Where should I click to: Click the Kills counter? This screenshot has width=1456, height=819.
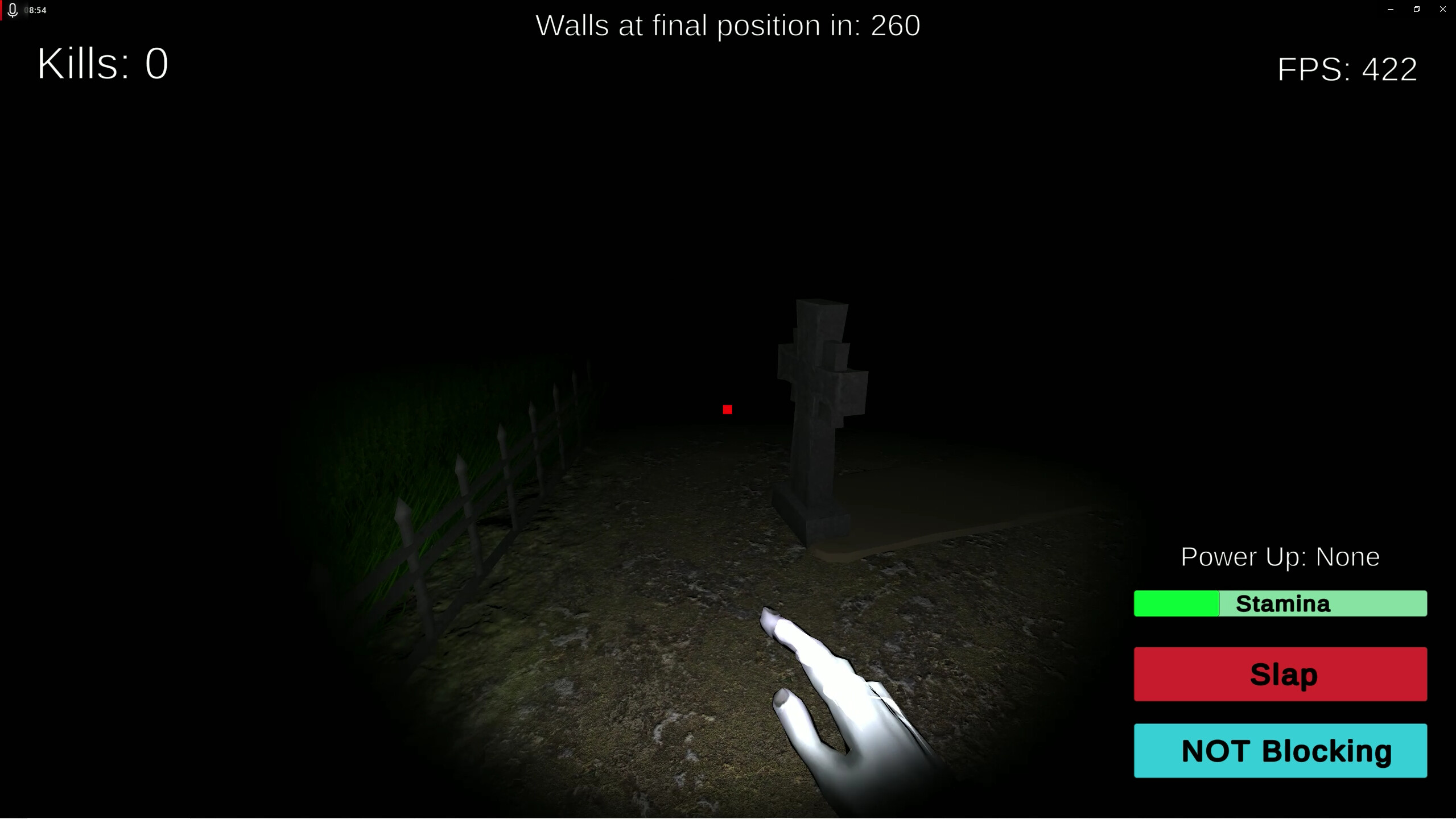pyautogui.click(x=102, y=63)
